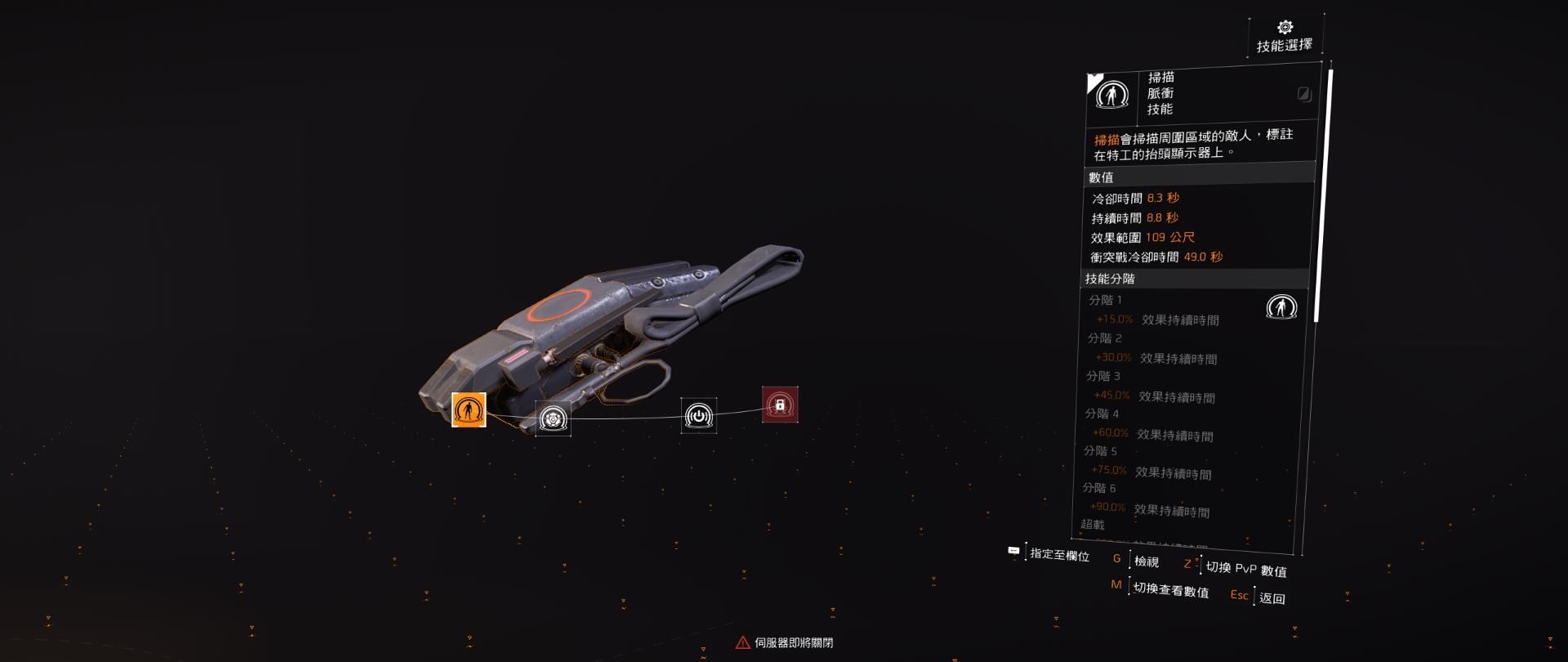The width and height of the screenshot is (1568, 662).
Task: Select the orange Scanner pulse variant
Action: (469, 409)
